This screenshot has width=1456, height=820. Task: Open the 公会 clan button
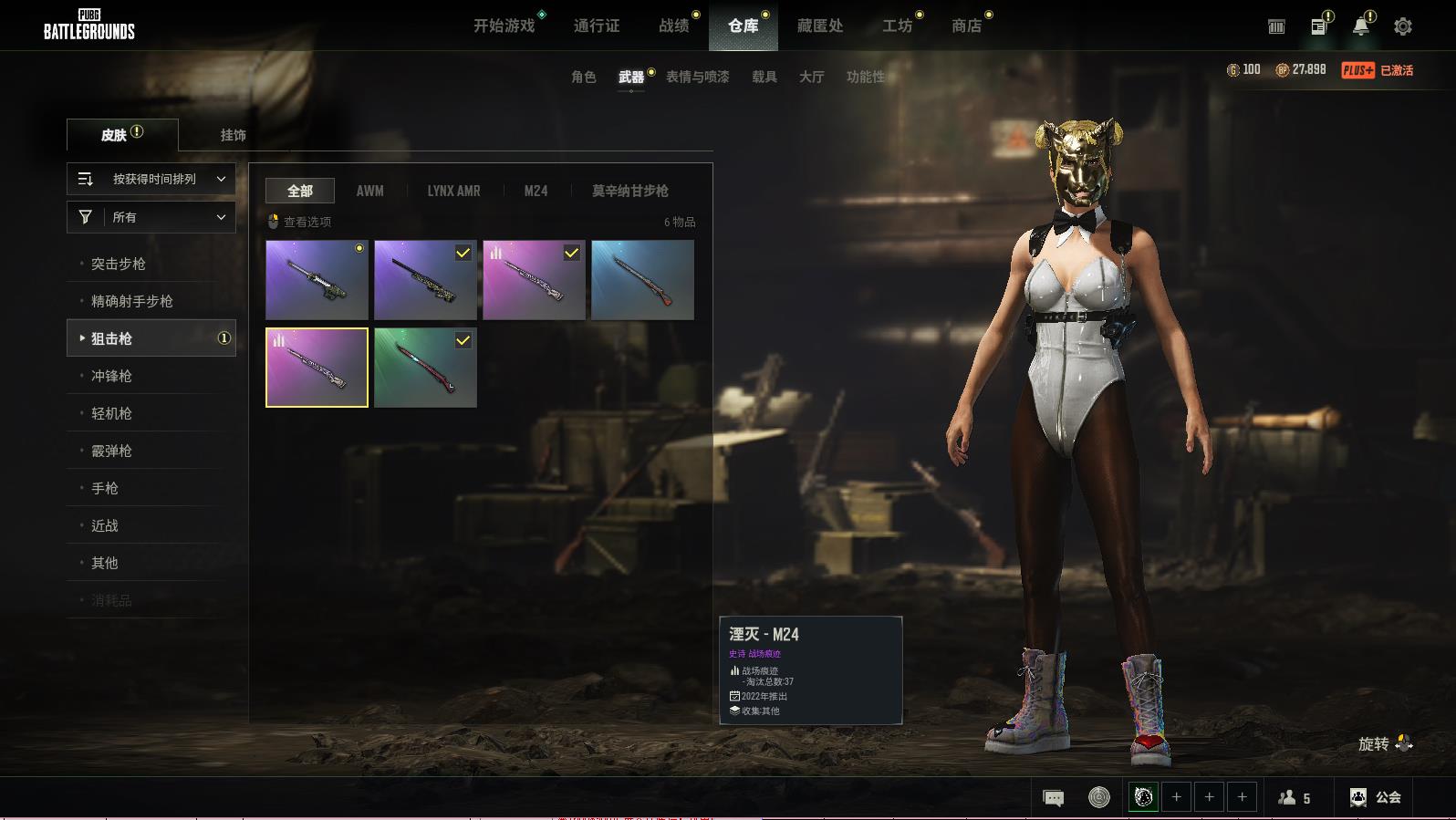[x=1376, y=797]
